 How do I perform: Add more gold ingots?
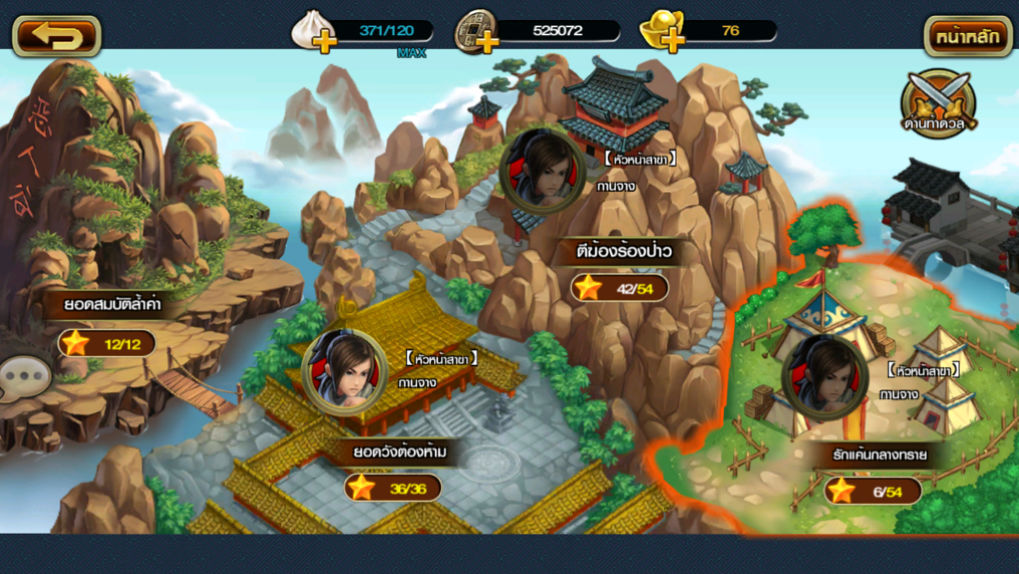click(673, 41)
